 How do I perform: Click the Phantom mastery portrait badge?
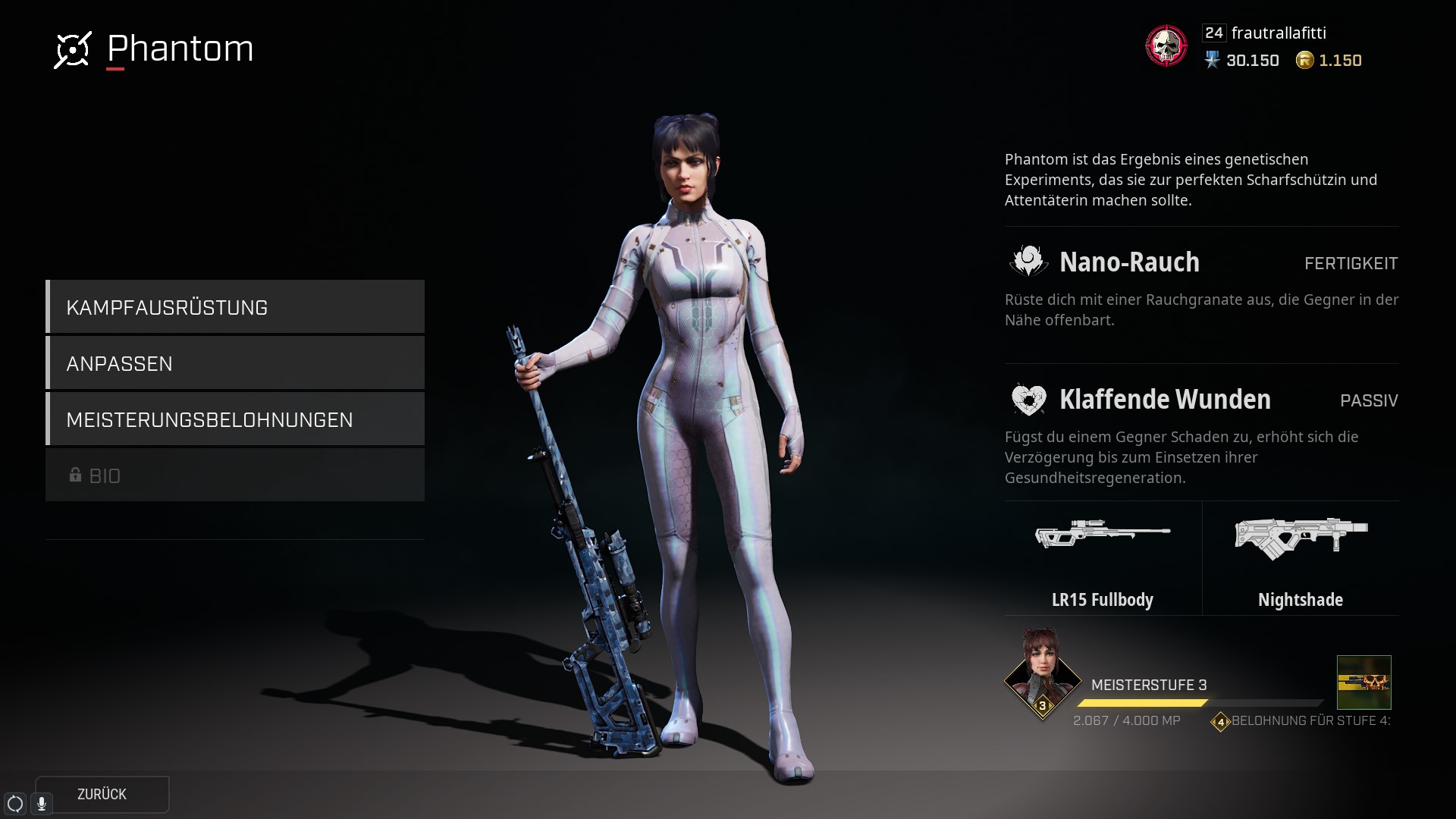pyautogui.click(x=1042, y=673)
